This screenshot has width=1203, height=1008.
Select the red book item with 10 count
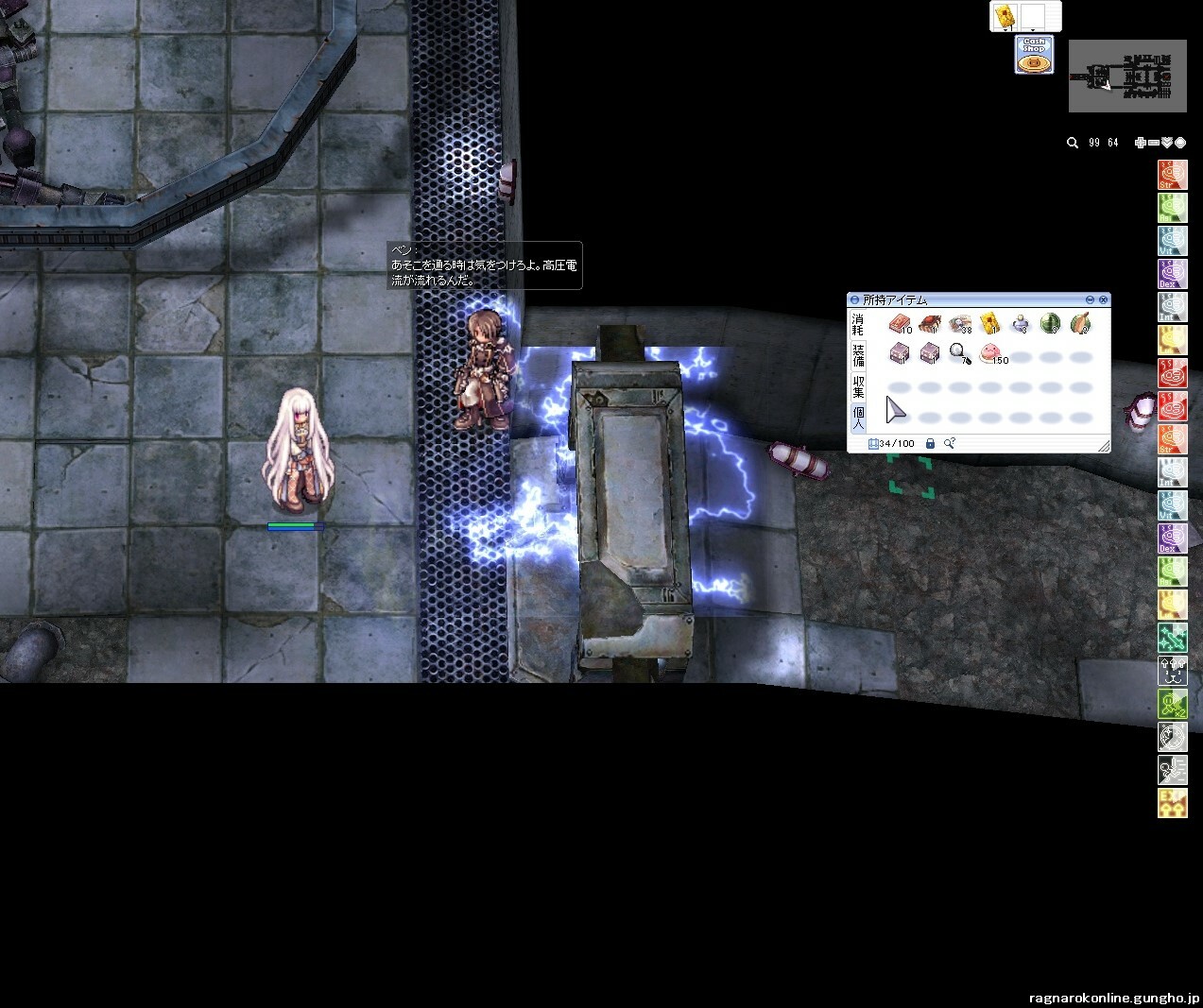899,325
